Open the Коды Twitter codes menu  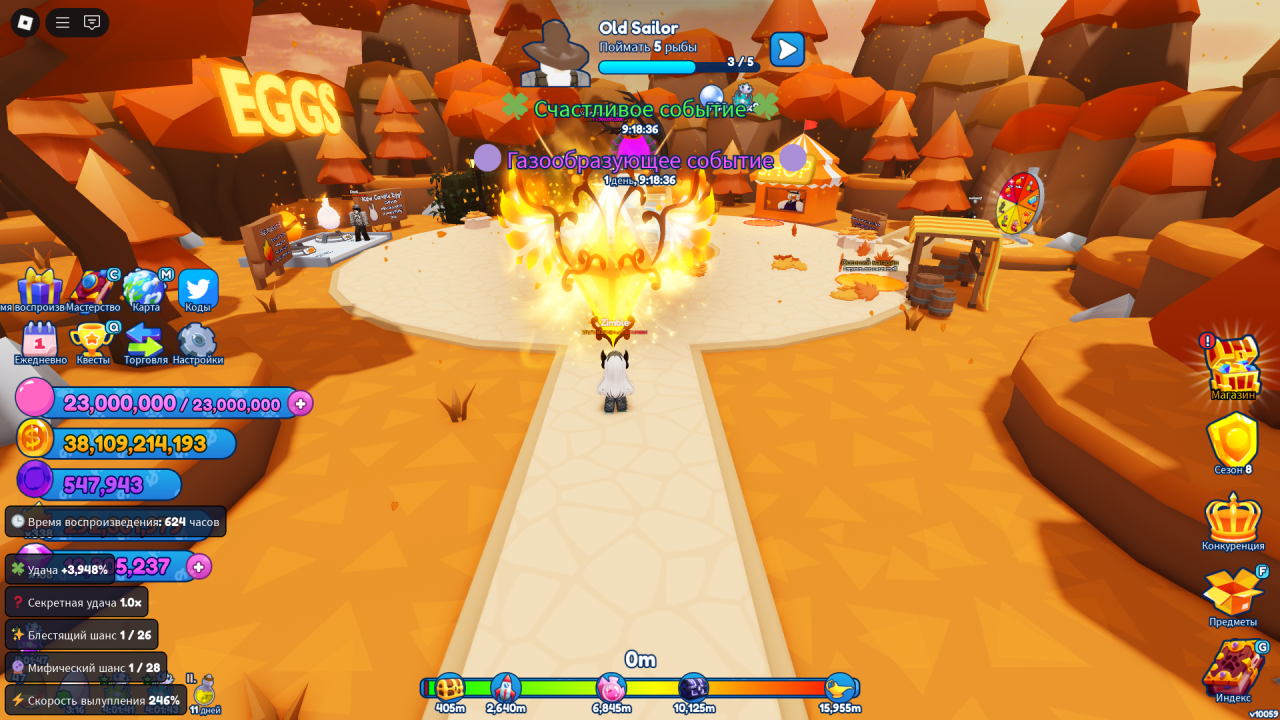click(x=198, y=288)
